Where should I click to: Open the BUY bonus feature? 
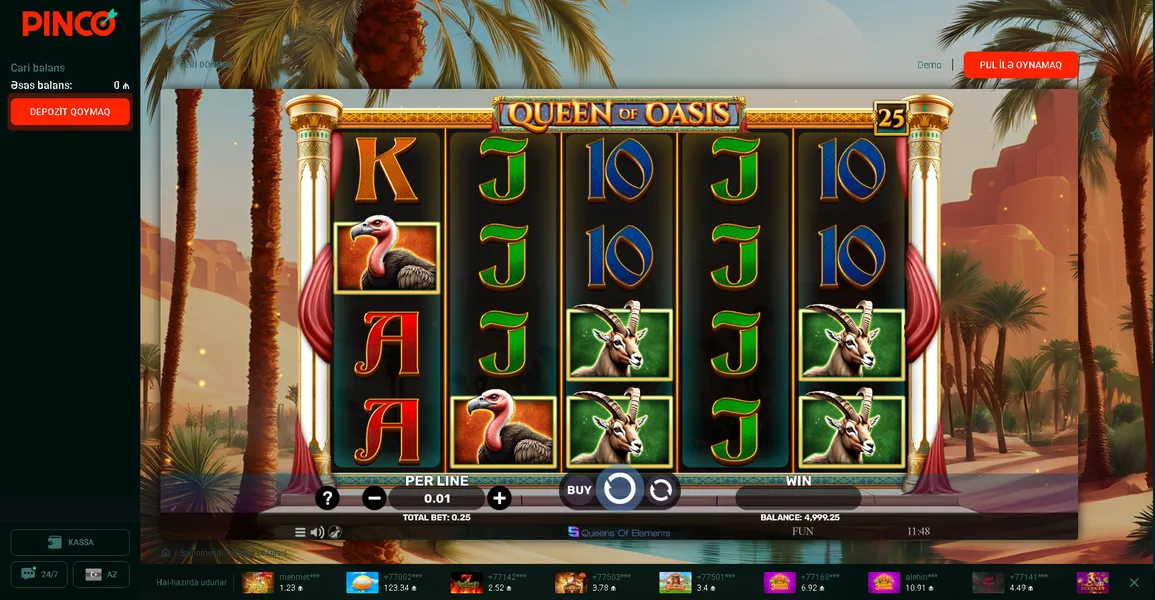579,490
